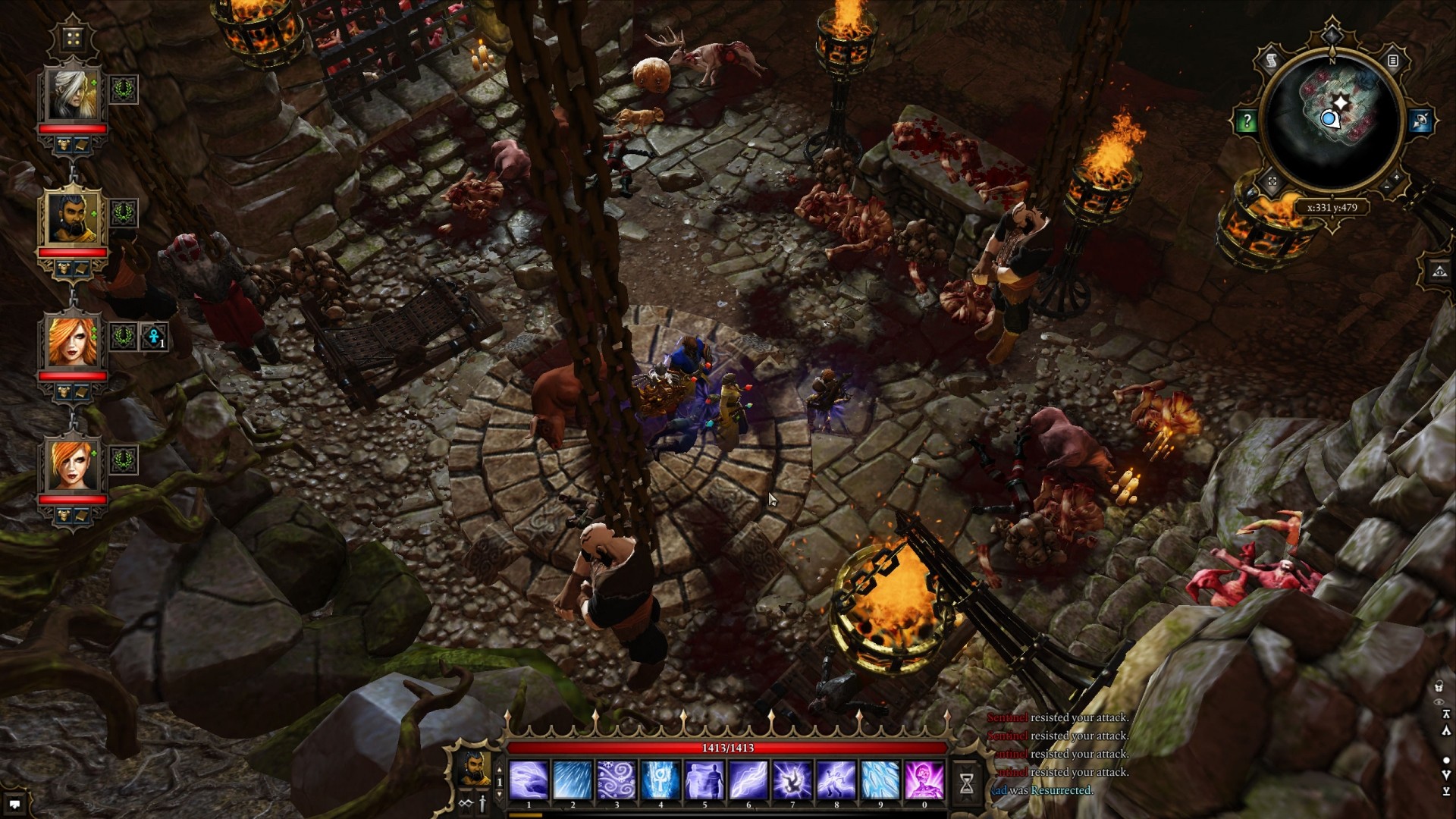Viewport: 1456px width, 819px height.
Task: Click the hourglass end-turn button
Action: [x=966, y=784]
